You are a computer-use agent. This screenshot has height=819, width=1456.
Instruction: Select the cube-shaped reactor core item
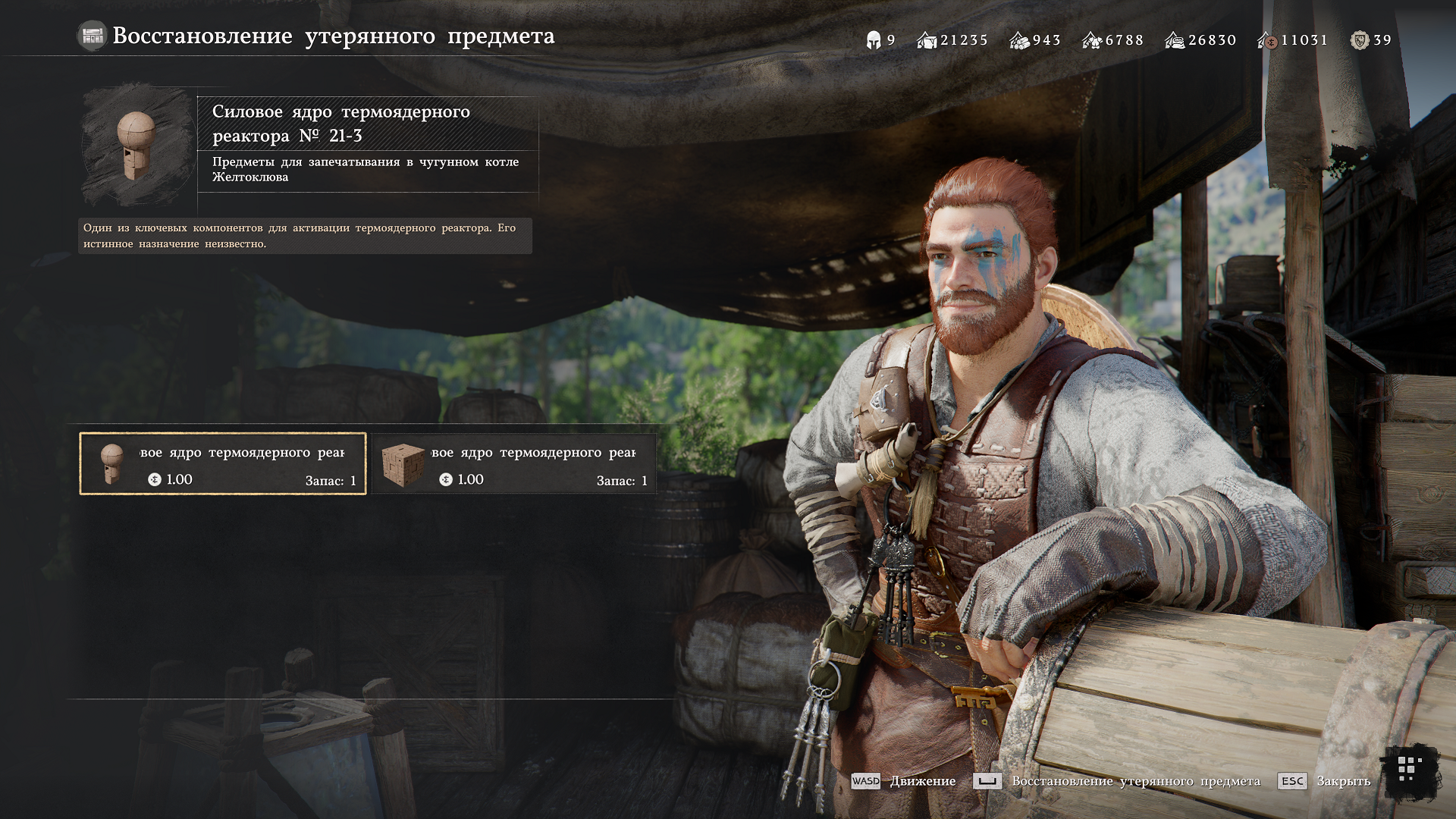pyautogui.click(x=514, y=464)
